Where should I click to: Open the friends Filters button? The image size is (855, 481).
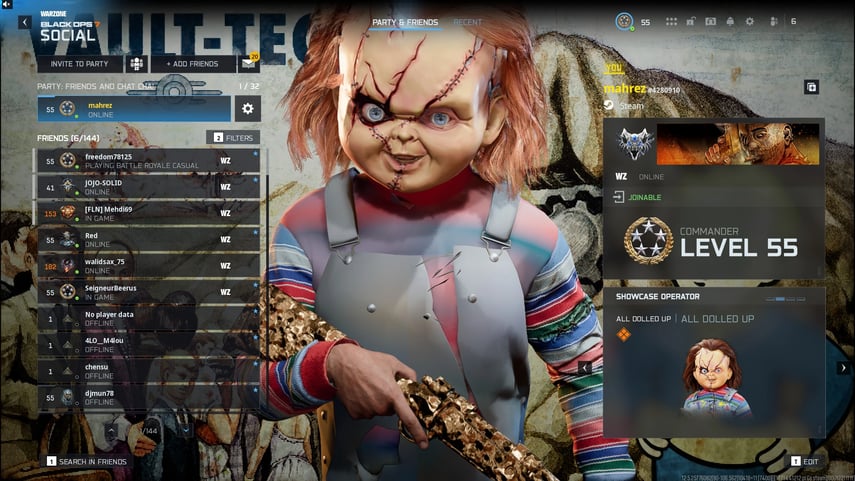tap(233, 137)
